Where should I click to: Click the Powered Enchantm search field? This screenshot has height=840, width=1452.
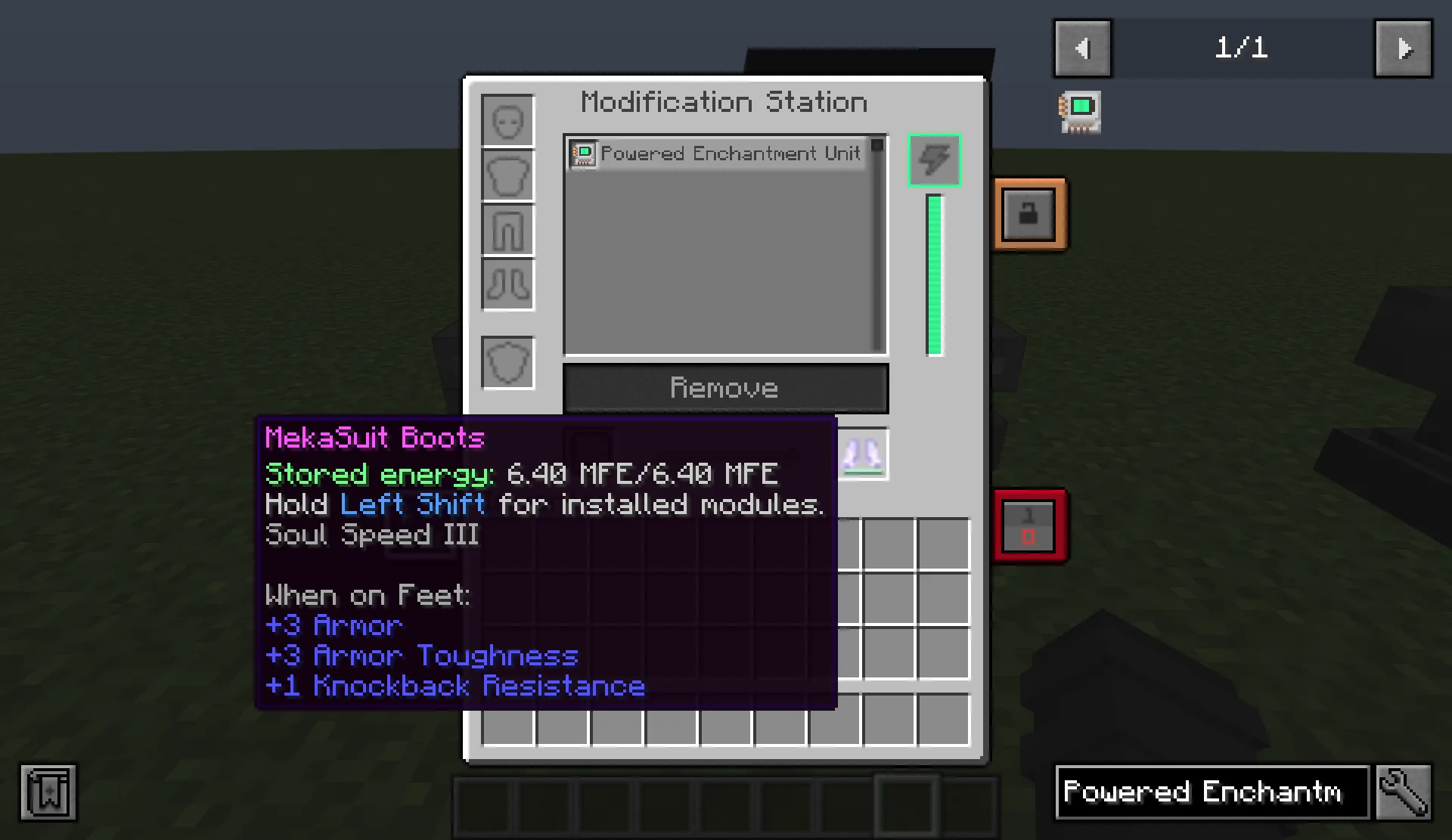click(1210, 792)
